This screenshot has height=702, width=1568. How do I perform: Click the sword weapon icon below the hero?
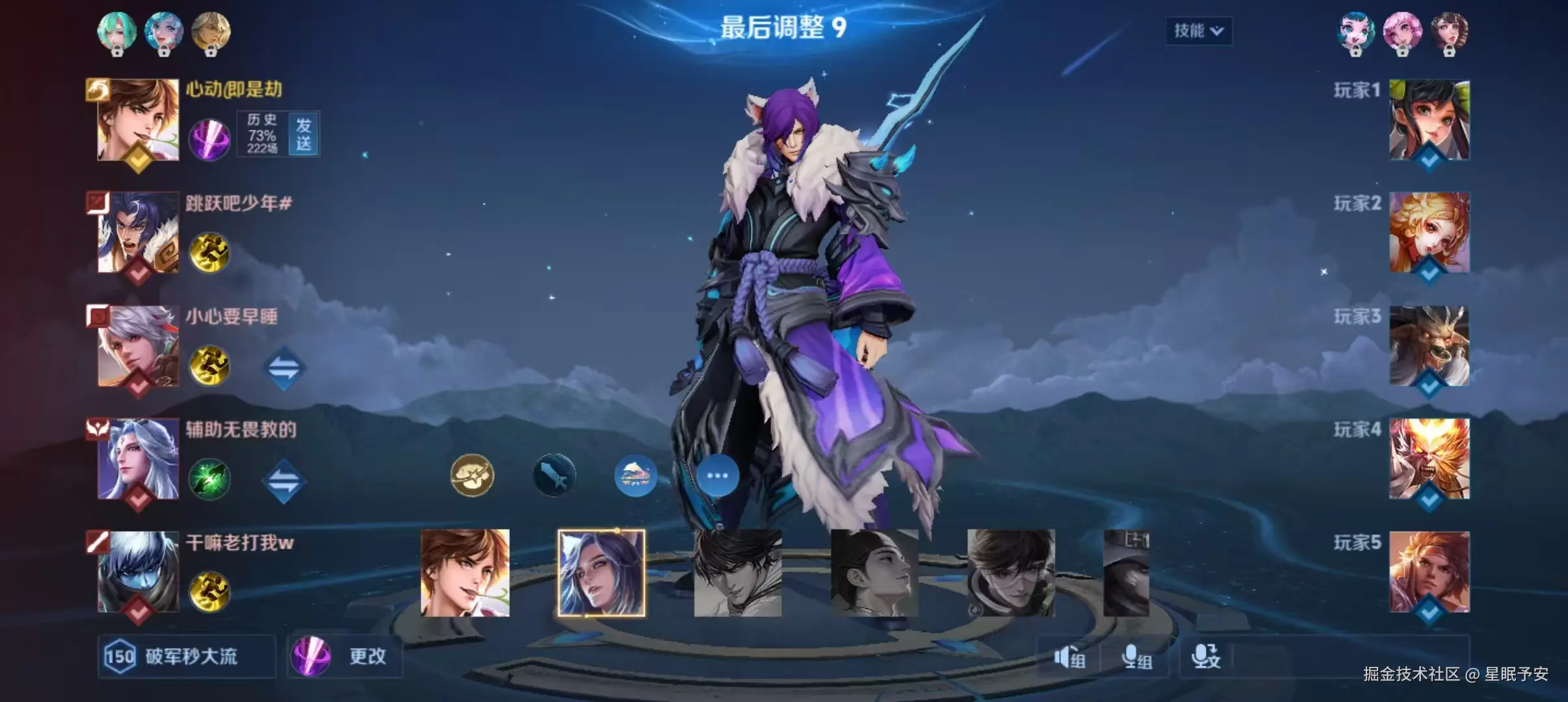pos(554,474)
